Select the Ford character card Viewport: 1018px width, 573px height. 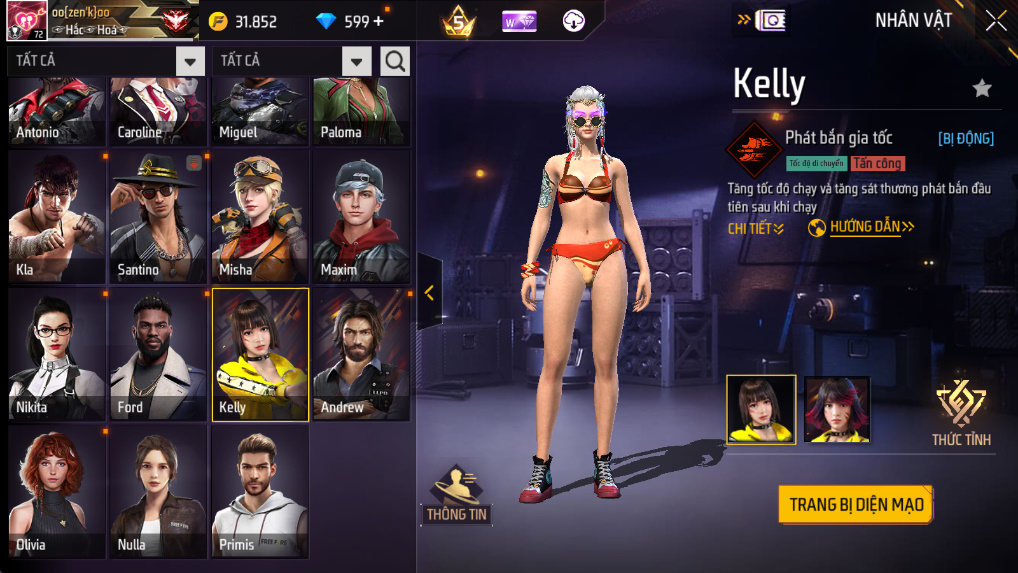[159, 354]
